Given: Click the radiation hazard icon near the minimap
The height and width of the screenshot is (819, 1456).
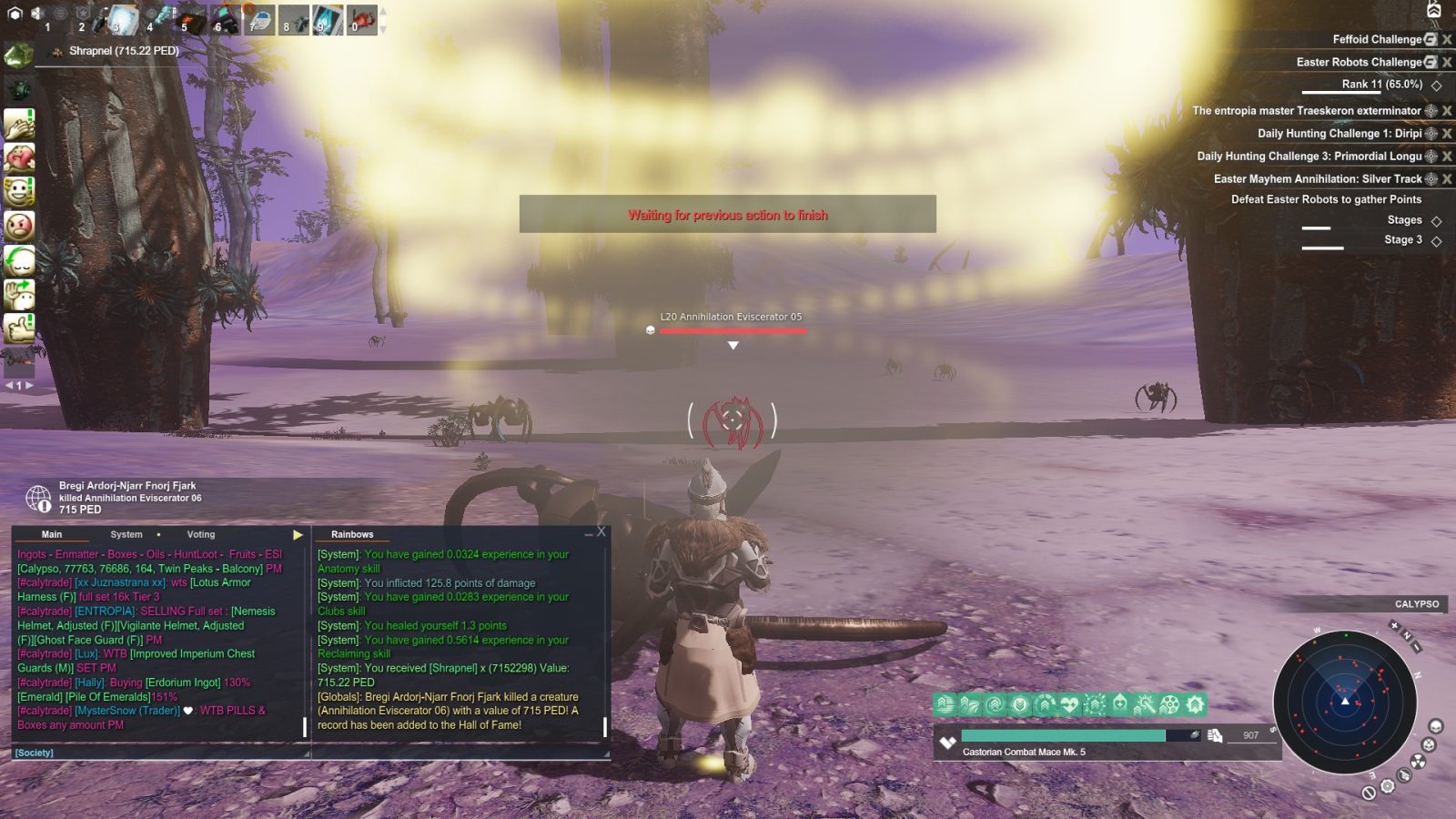Looking at the screenshot, I should coord(1418,761).
